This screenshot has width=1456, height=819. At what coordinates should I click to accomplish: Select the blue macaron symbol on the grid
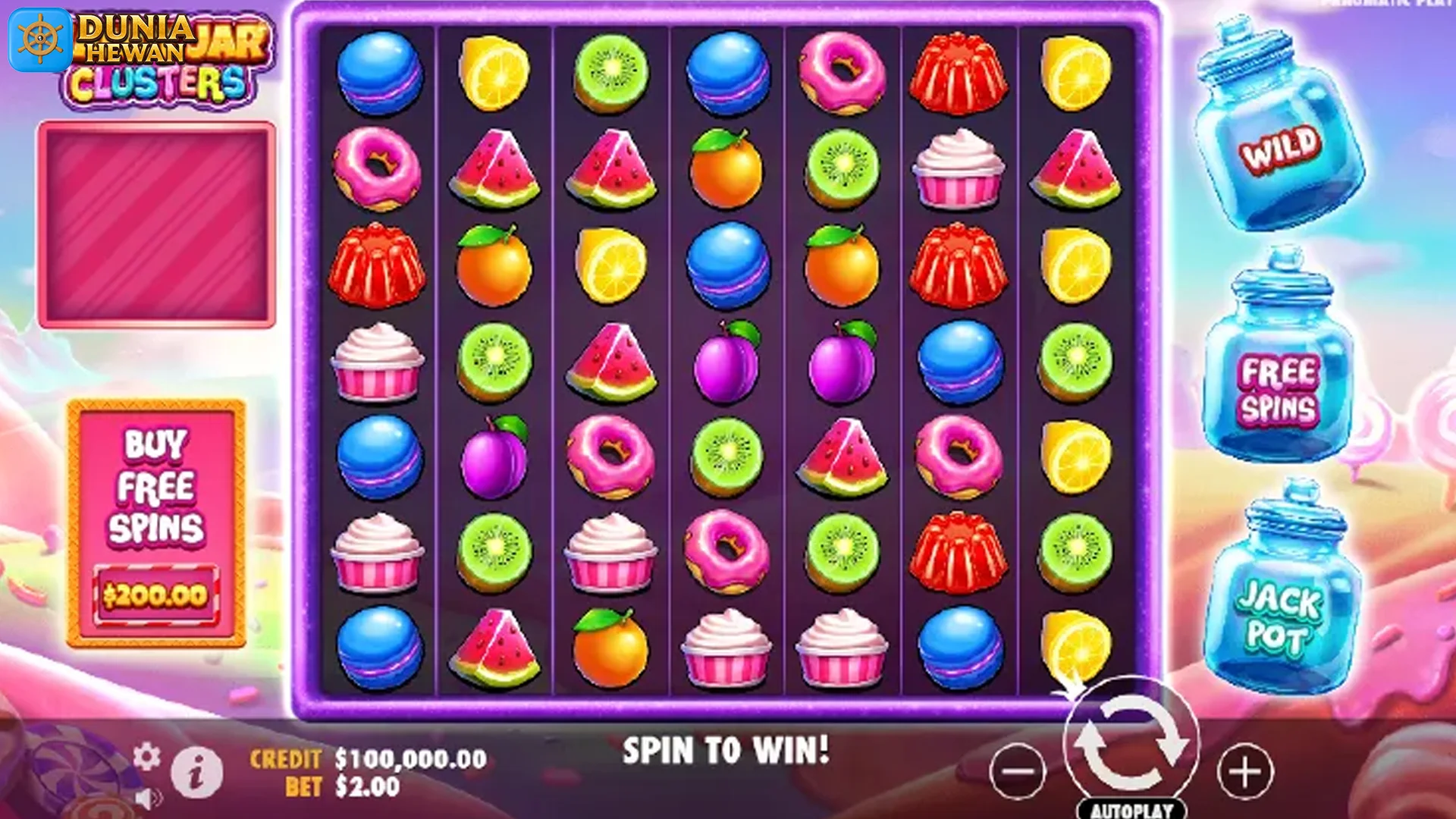pyautogui.click(x=377, y=72)
